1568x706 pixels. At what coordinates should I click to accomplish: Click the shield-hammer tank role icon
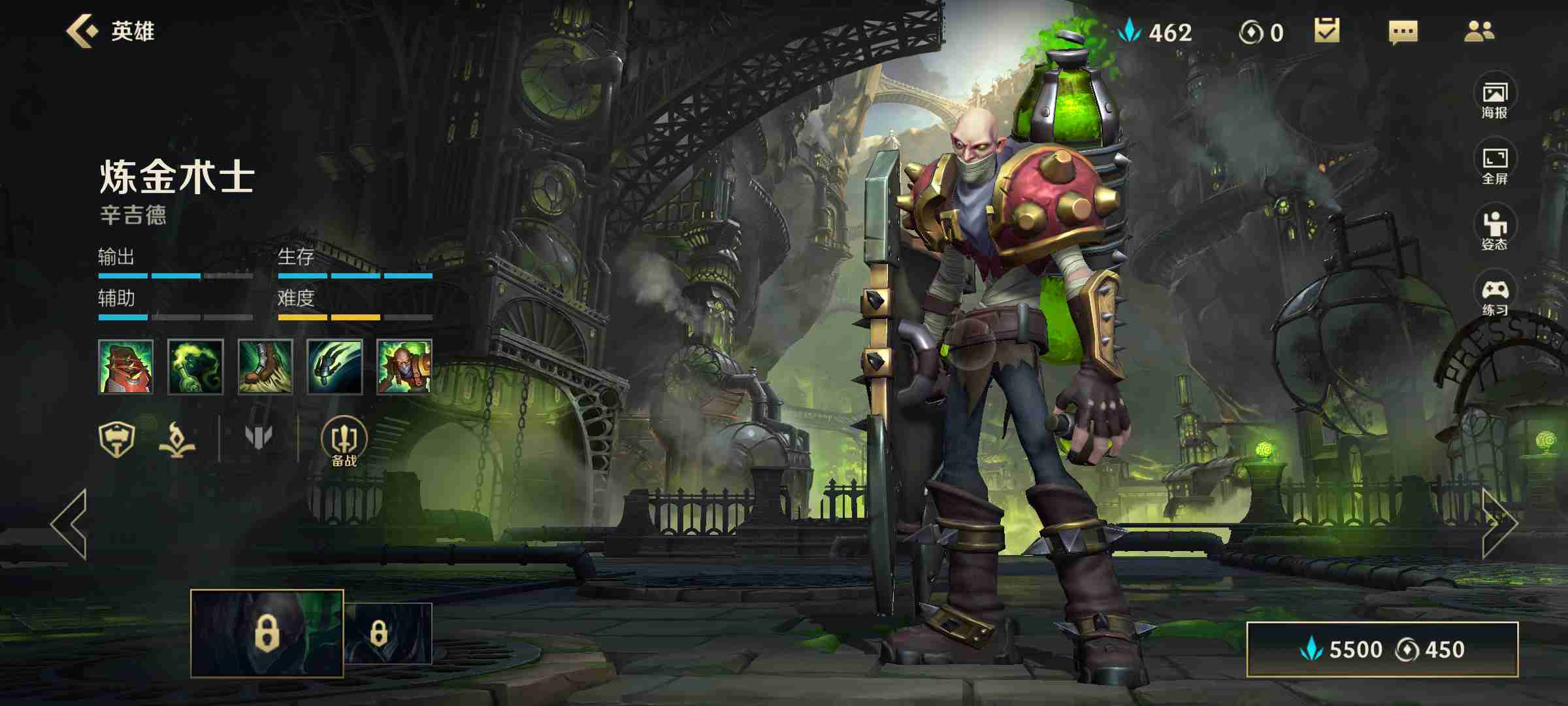pos(116,439)
